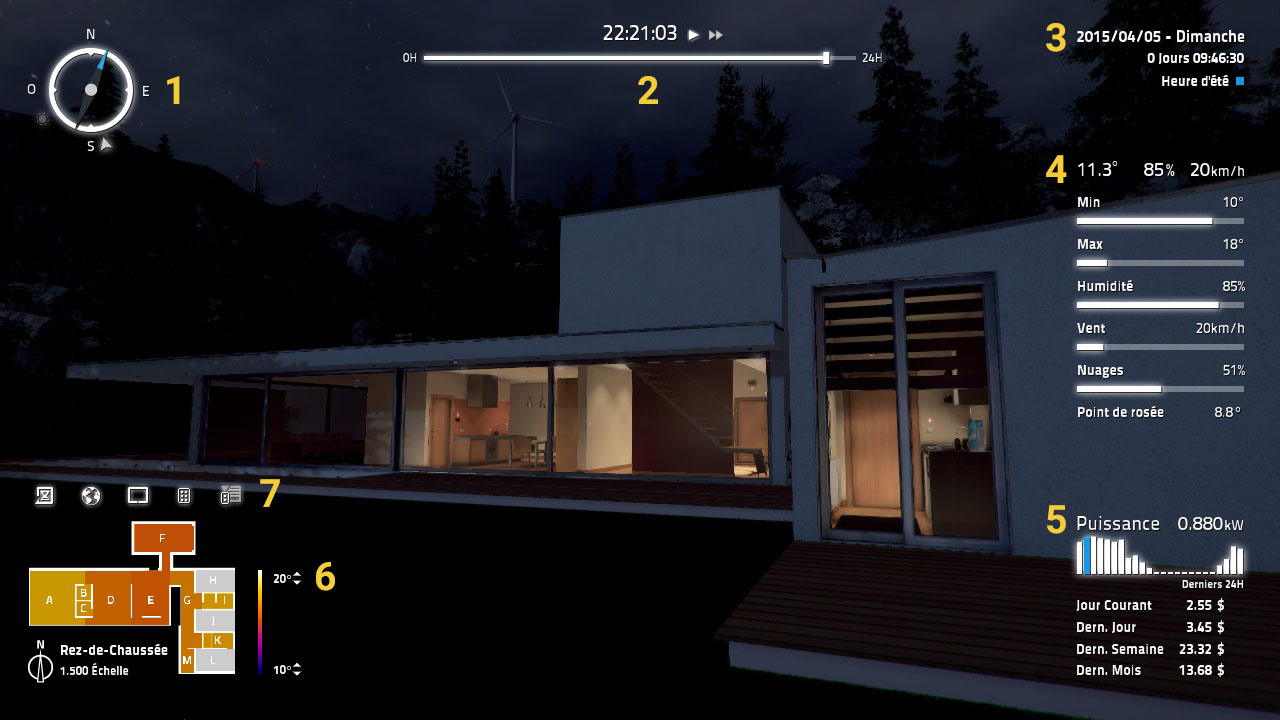This screenshot has height=720, width=1280.
Task: Click room L on the floor plan
Action: (213, 660)
